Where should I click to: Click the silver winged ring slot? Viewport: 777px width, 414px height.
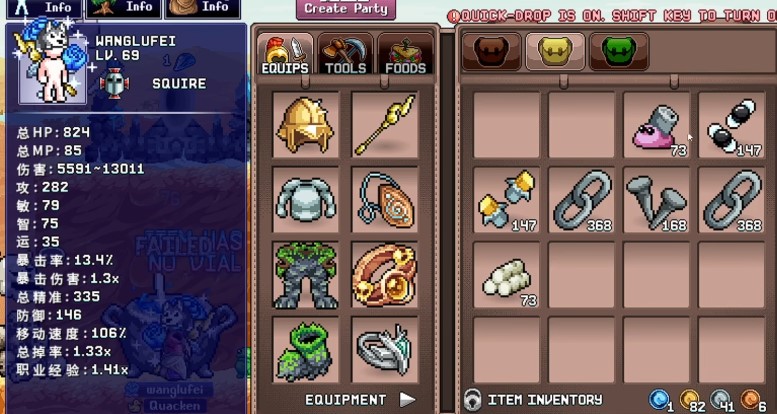click(x=384, y=347)
